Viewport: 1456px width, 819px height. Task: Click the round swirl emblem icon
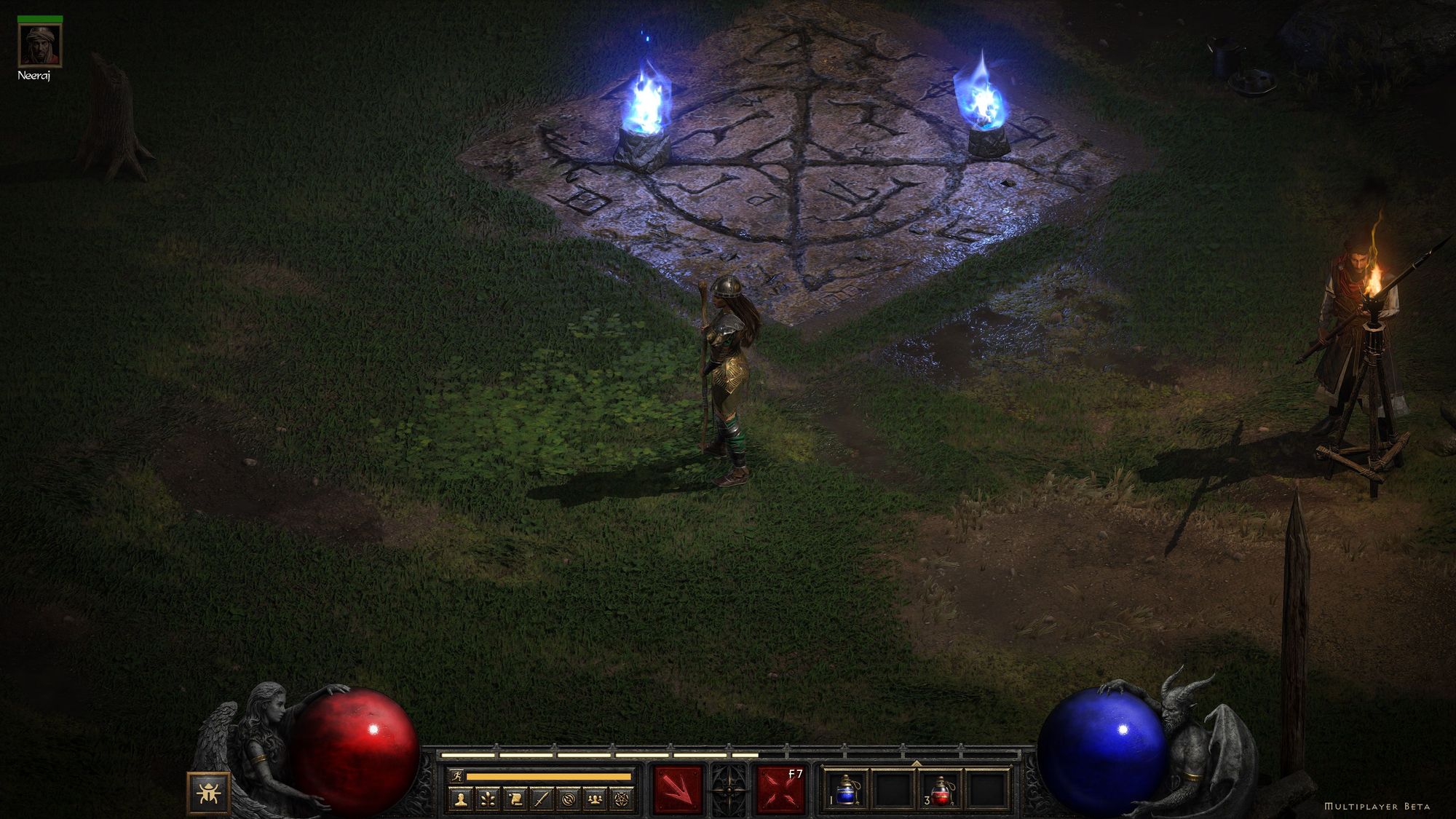point(569,800)
